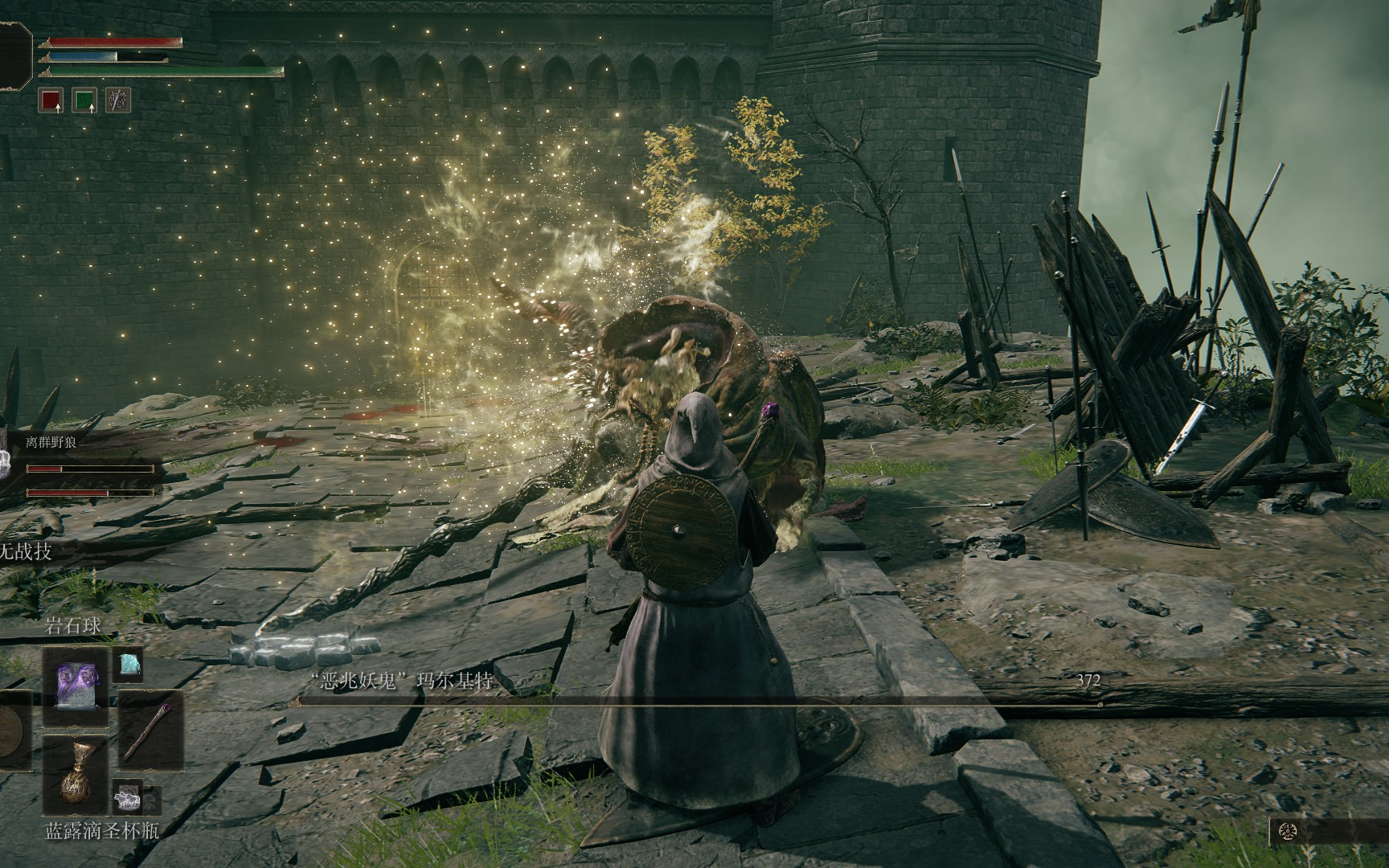The height and width of the screenshot is (868, 1389).
Task: Select the small wolf ashes quick item
Action: point(129,799)
